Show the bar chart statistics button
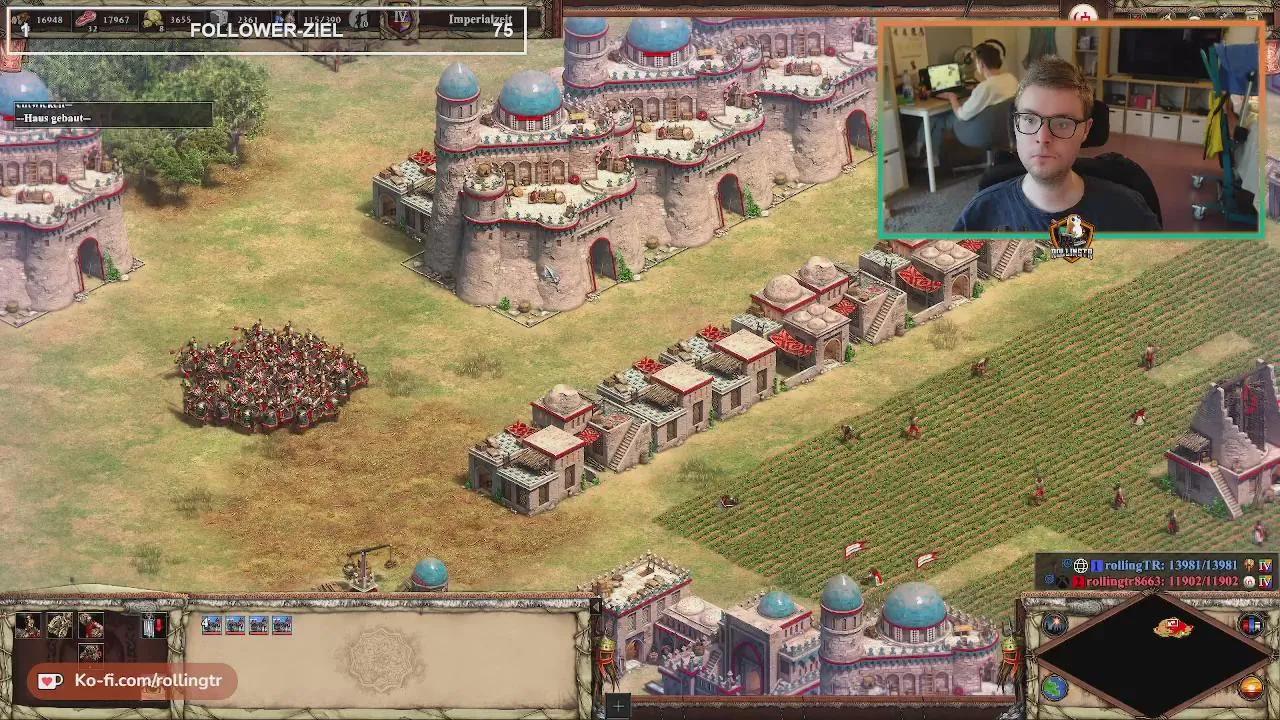1280x720 pixels. click(x=1251, y=625)
